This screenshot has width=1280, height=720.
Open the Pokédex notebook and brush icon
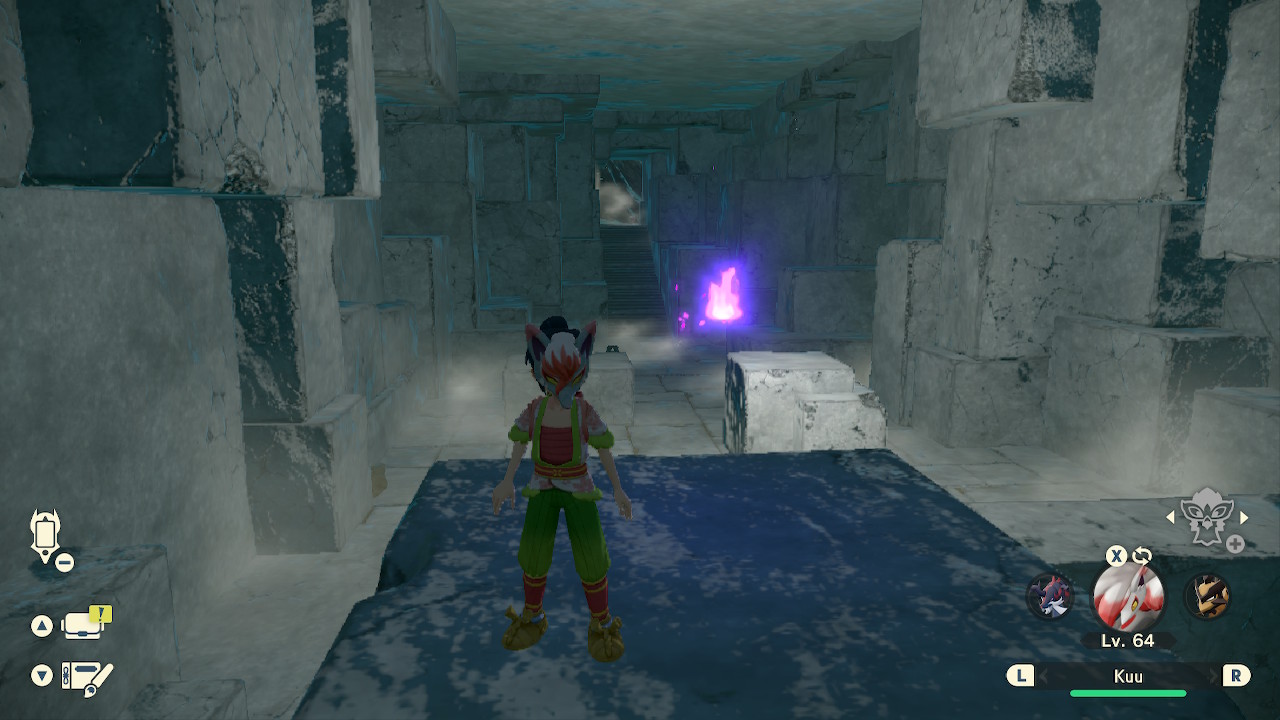86,677
